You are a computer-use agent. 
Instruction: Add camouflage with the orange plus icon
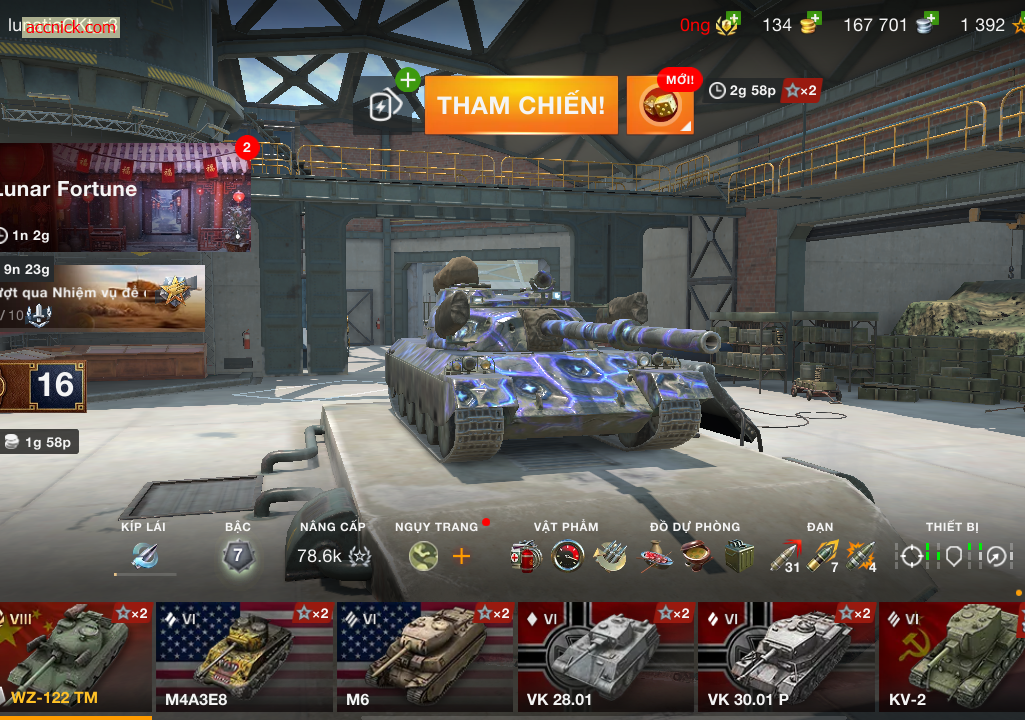[461, 556]
